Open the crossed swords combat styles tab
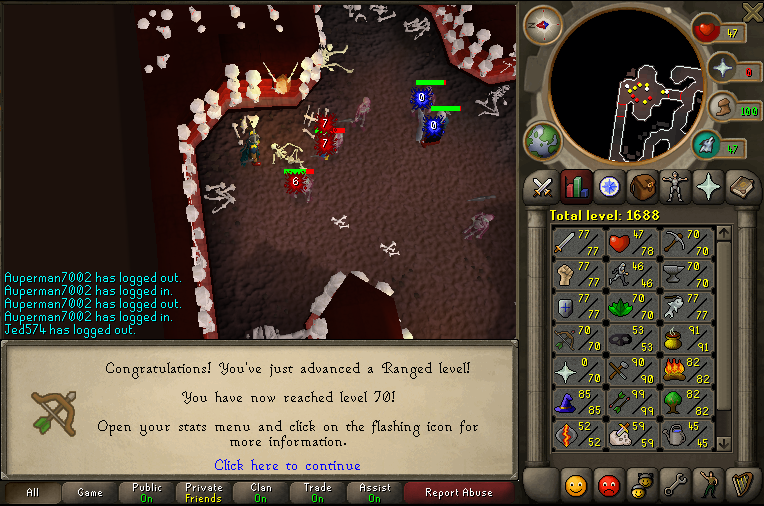Viewport: 764px width, 506px height. 542,187
